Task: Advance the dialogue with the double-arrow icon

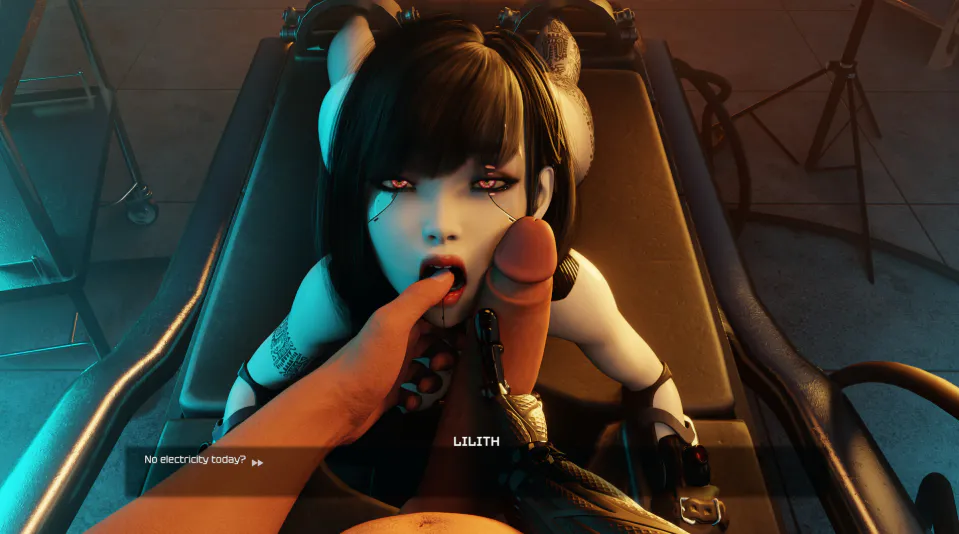Action: tap(258, 462)
